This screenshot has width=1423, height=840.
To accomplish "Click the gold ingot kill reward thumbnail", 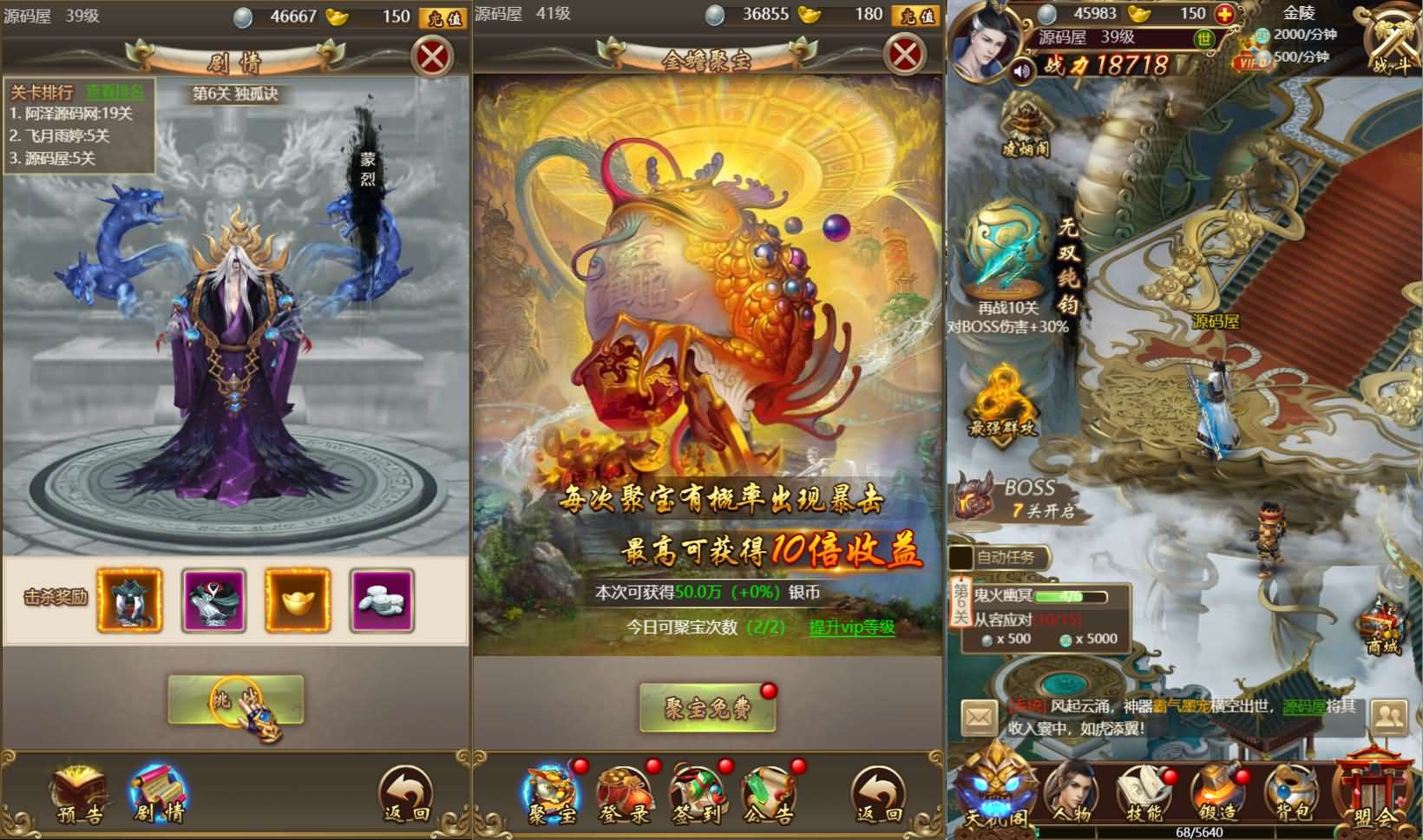I will pyautogui.click(x=298, y=600).
